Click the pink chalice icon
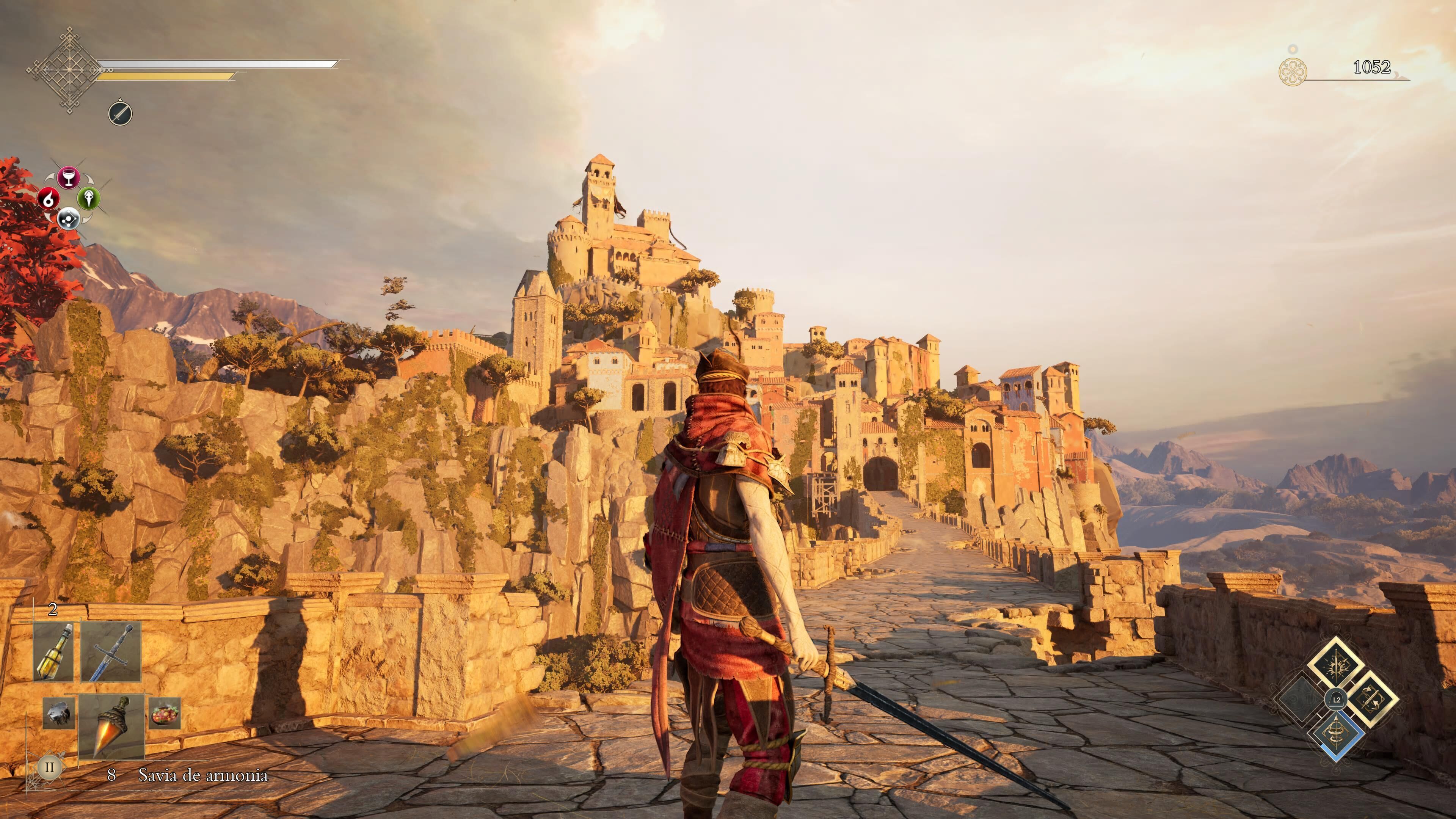This screenshot has height=819, width=1456. [x=68, y=177]
